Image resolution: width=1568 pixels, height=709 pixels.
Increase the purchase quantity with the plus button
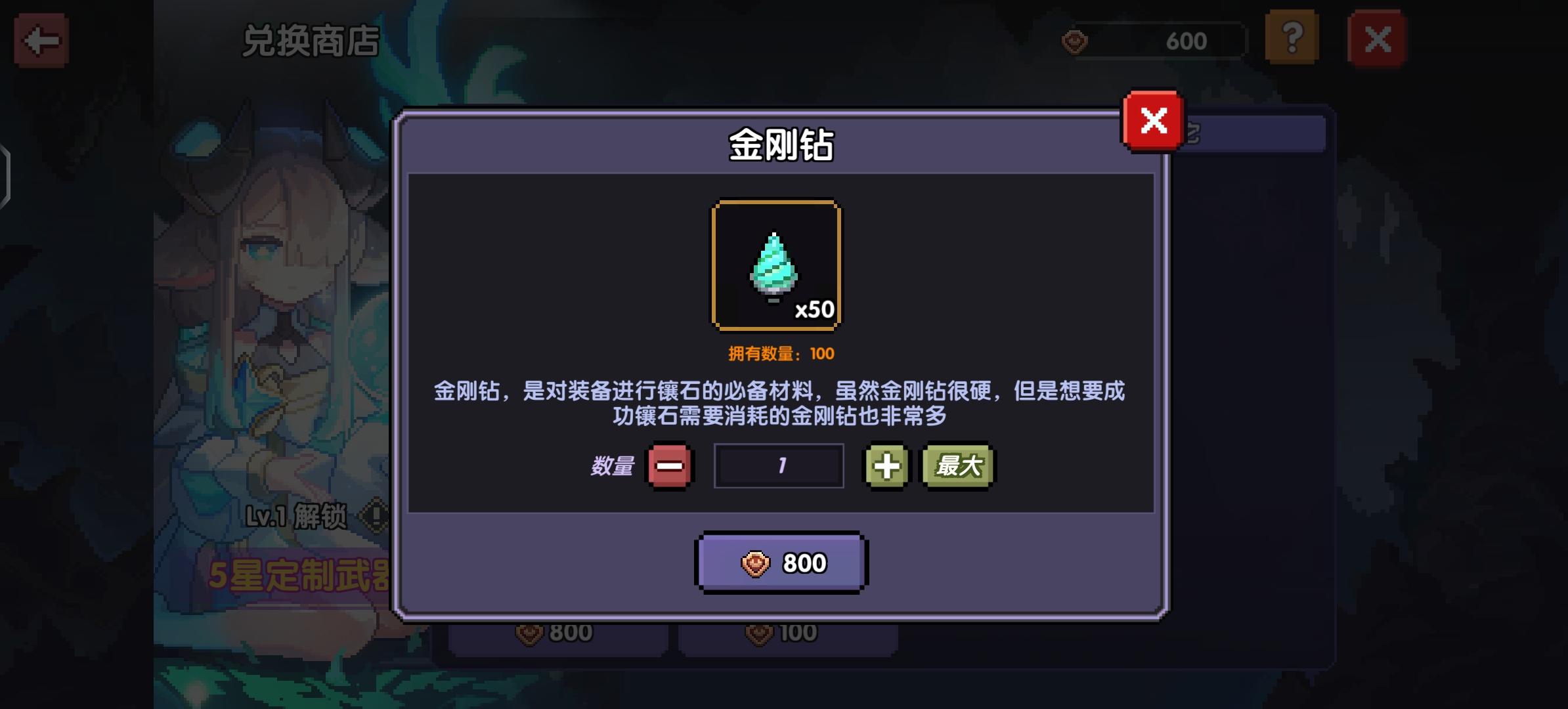(885, 465)
